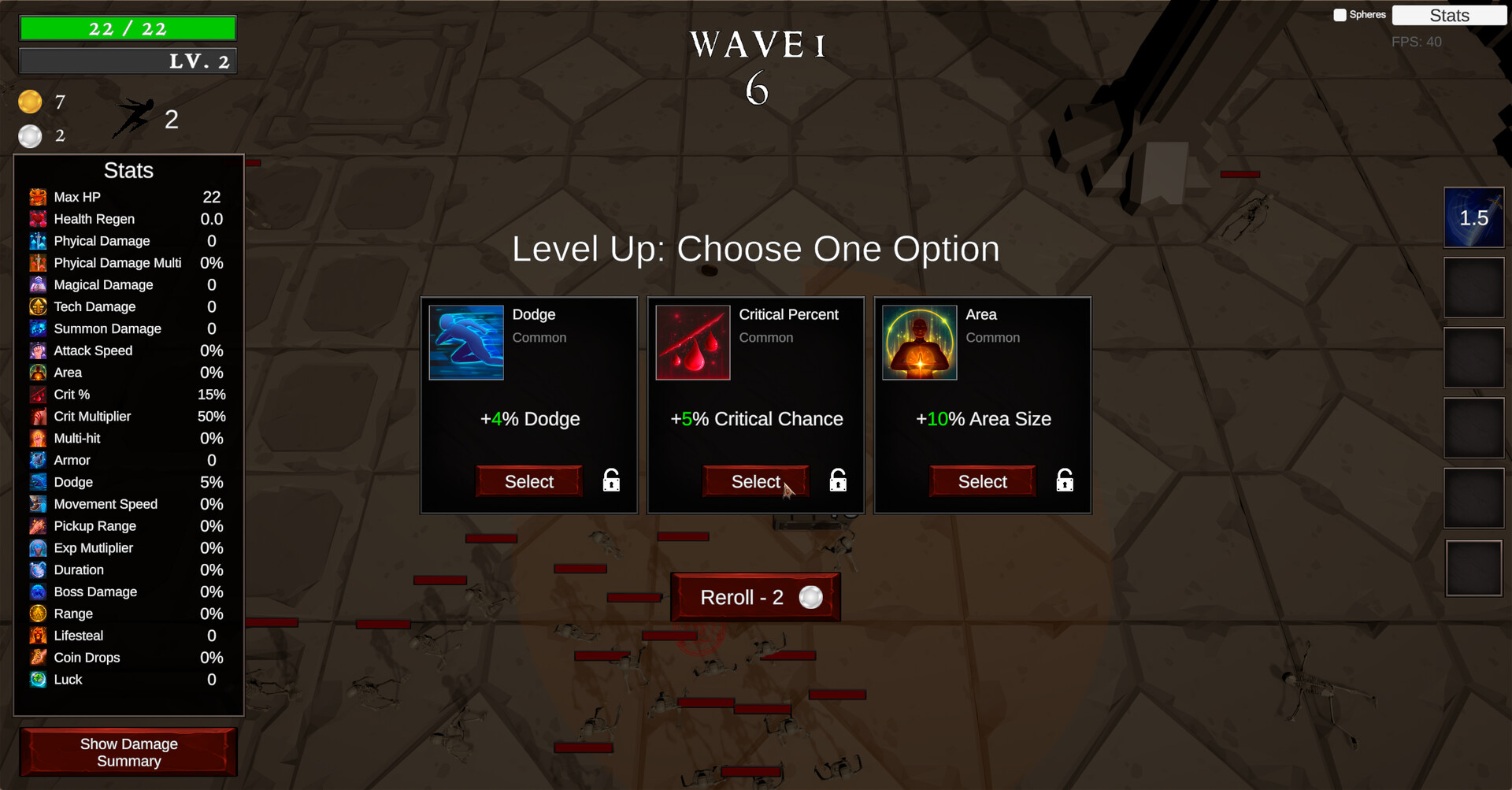Open the Show Damage Summary panel

pyautogui.click(x=128, y=751)
